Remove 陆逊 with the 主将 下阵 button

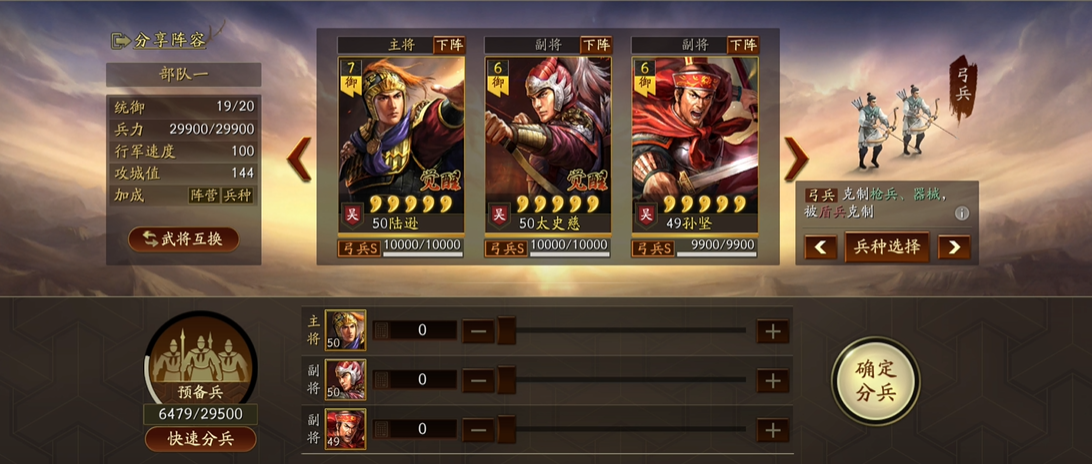449,45
